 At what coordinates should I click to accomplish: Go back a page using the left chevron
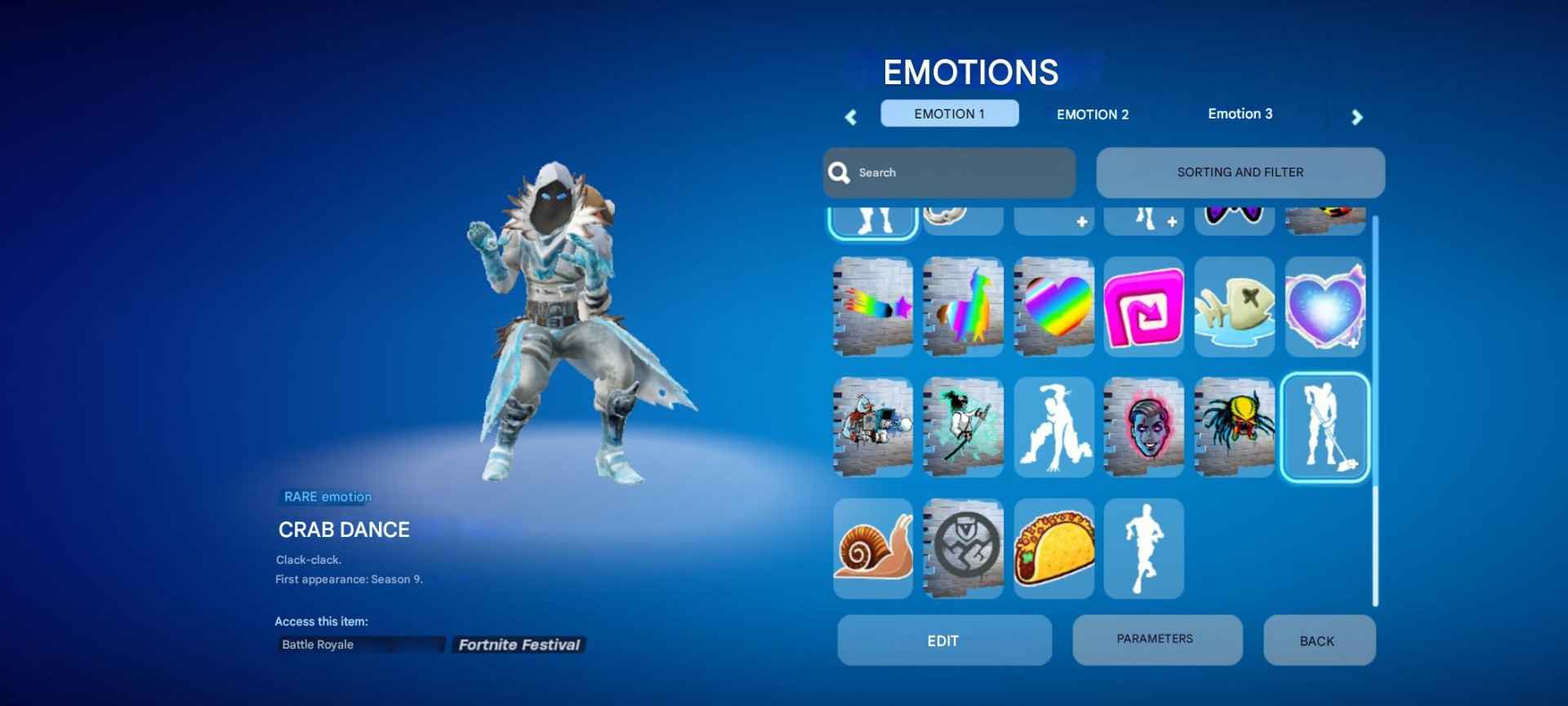point(850,117)
